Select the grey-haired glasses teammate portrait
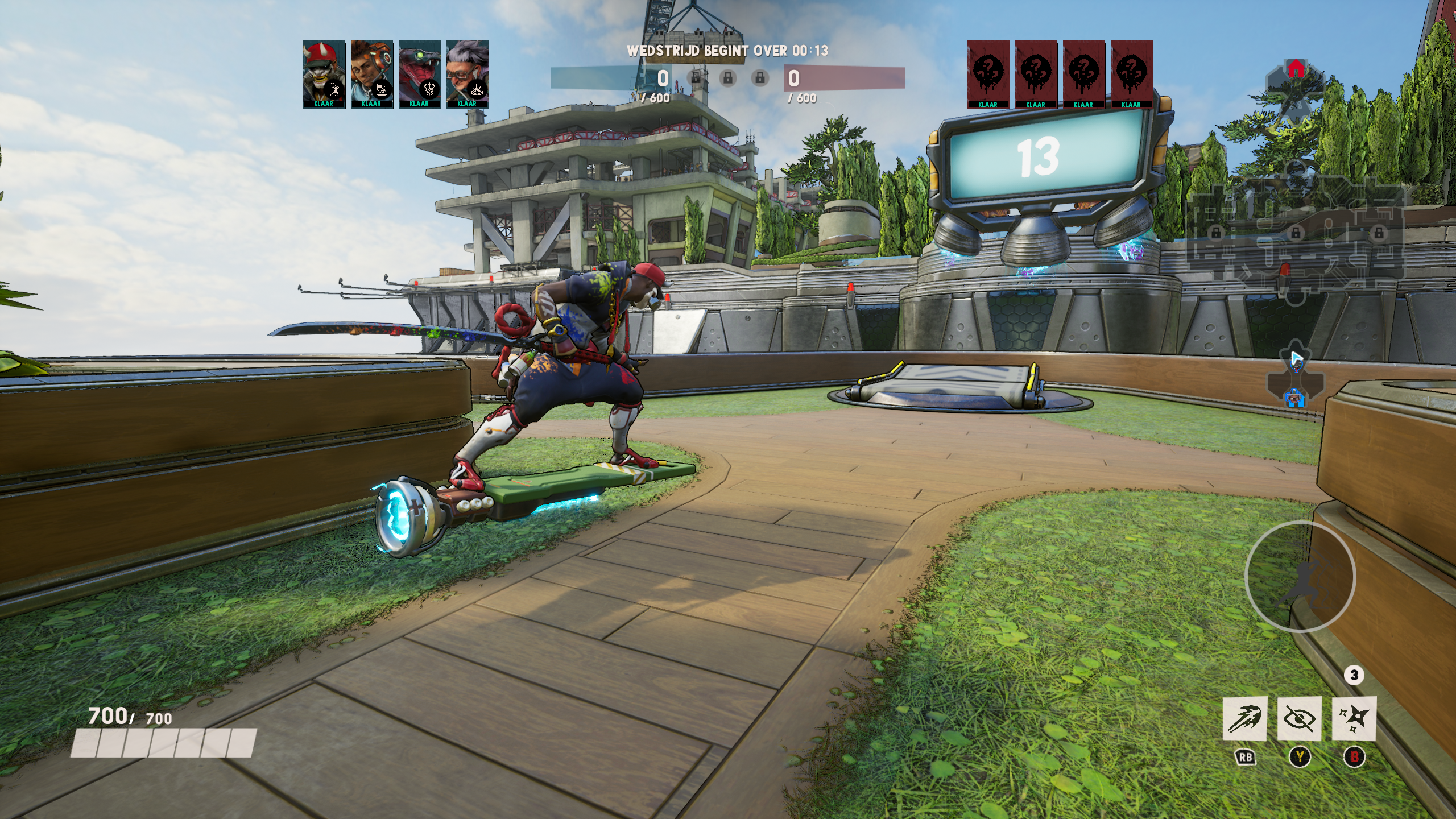Viewport: 1456px width, 819px height. [468, 73]
